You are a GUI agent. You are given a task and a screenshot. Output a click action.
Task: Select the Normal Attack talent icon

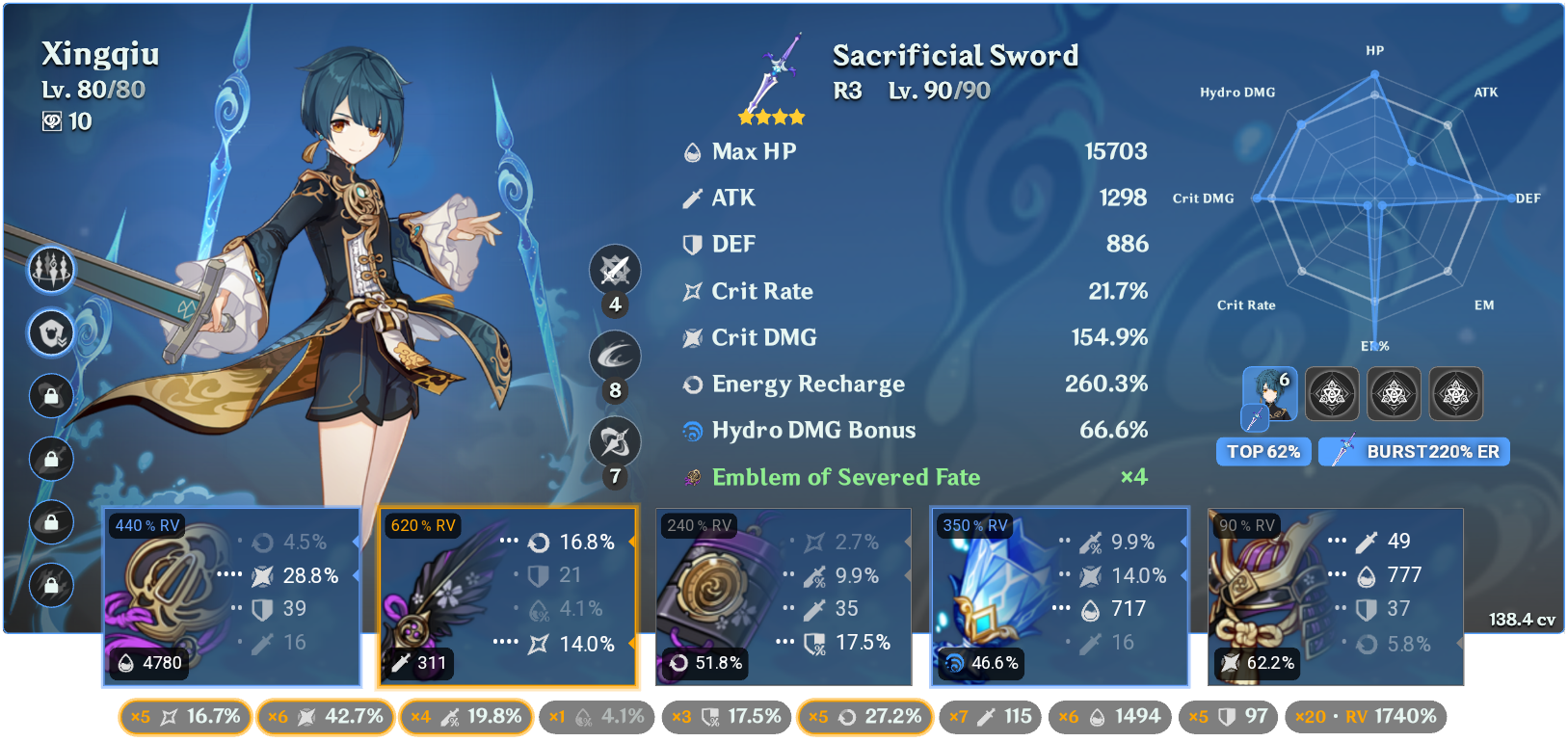click(614, 271)
